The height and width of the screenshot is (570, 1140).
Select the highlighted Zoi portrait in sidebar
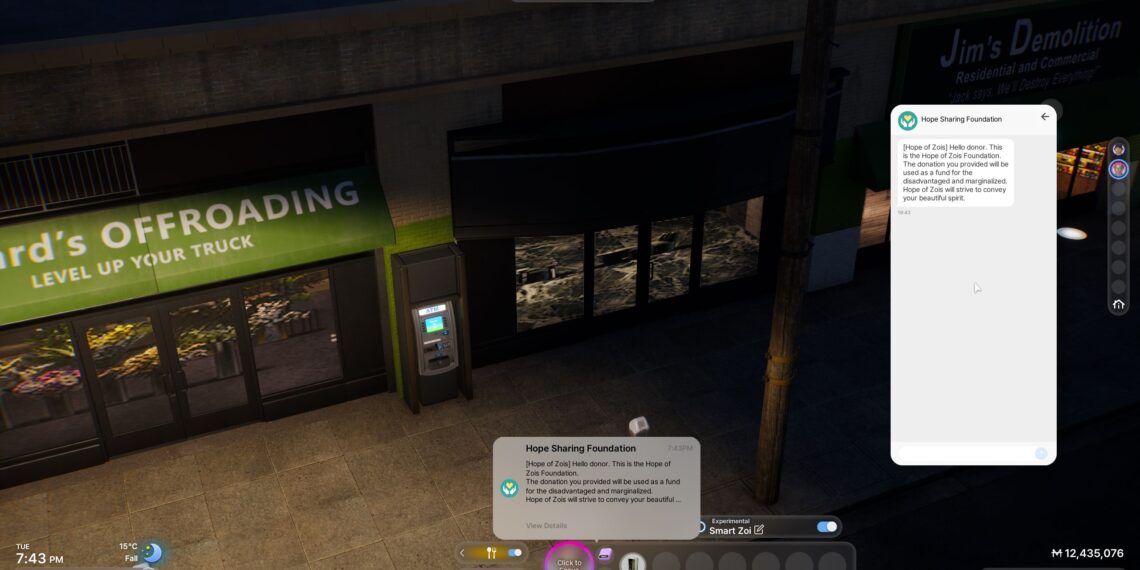point(1119,169)
